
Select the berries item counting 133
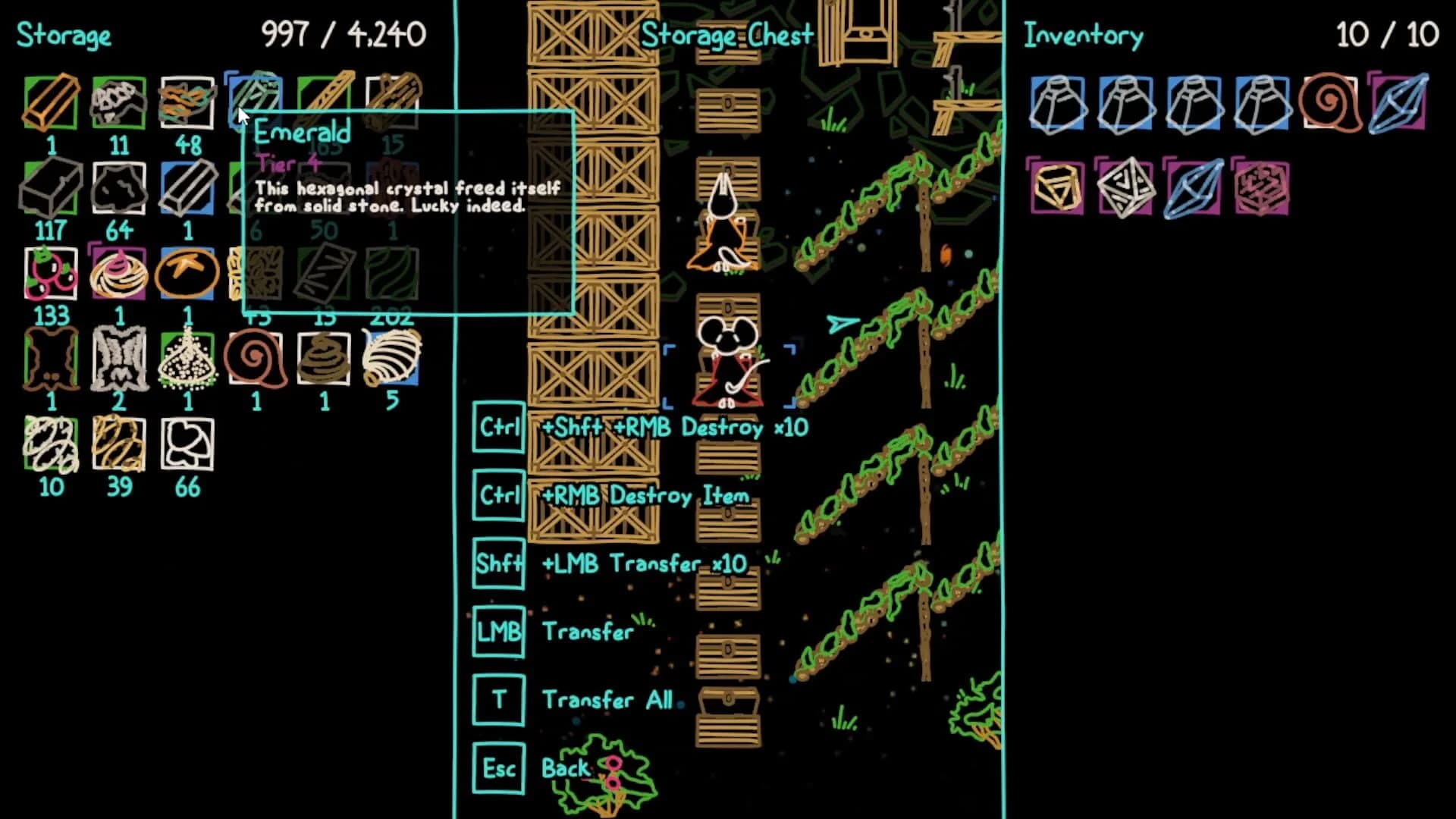(49, 273)
